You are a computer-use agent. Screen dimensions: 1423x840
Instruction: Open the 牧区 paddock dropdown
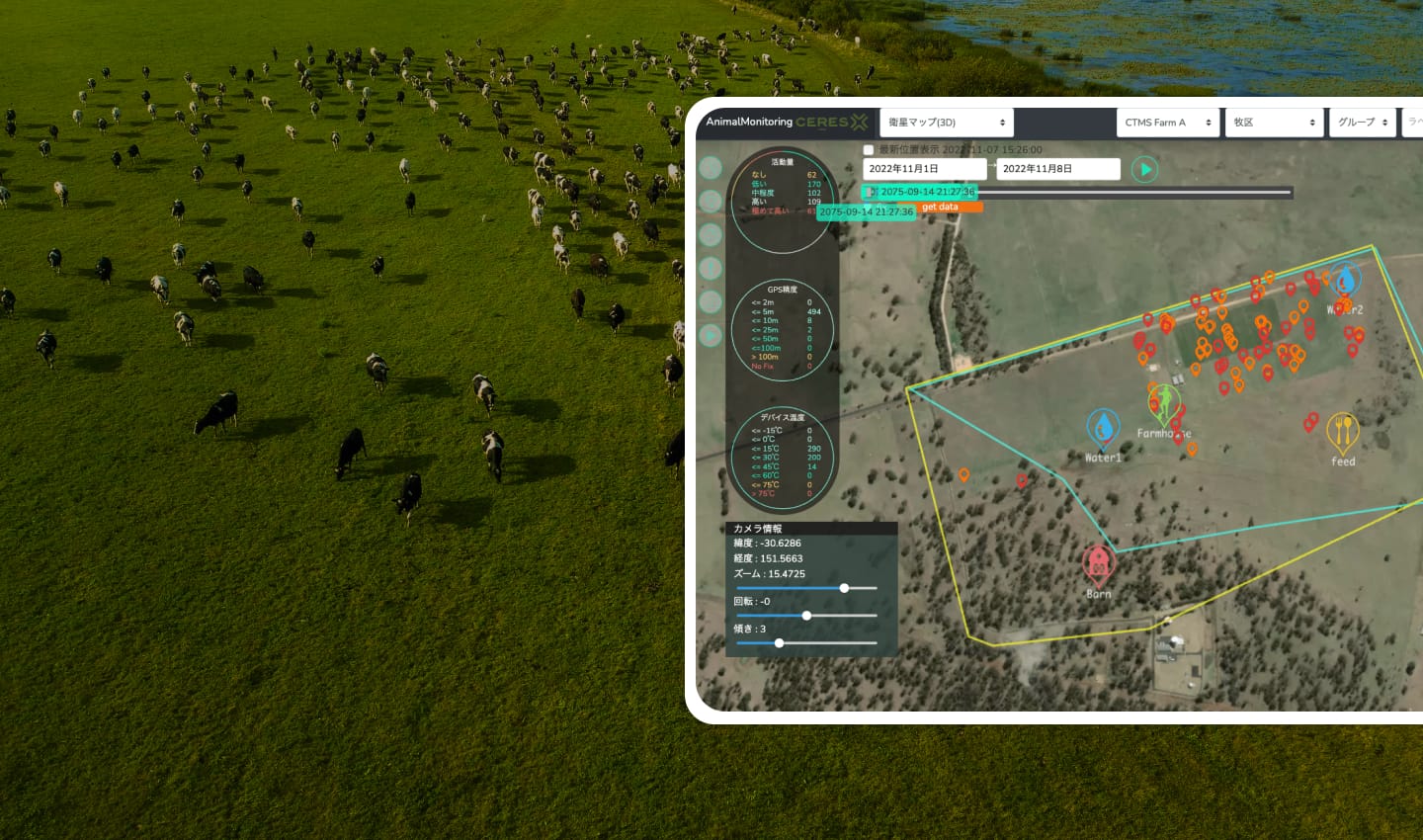click(1273, 123)
